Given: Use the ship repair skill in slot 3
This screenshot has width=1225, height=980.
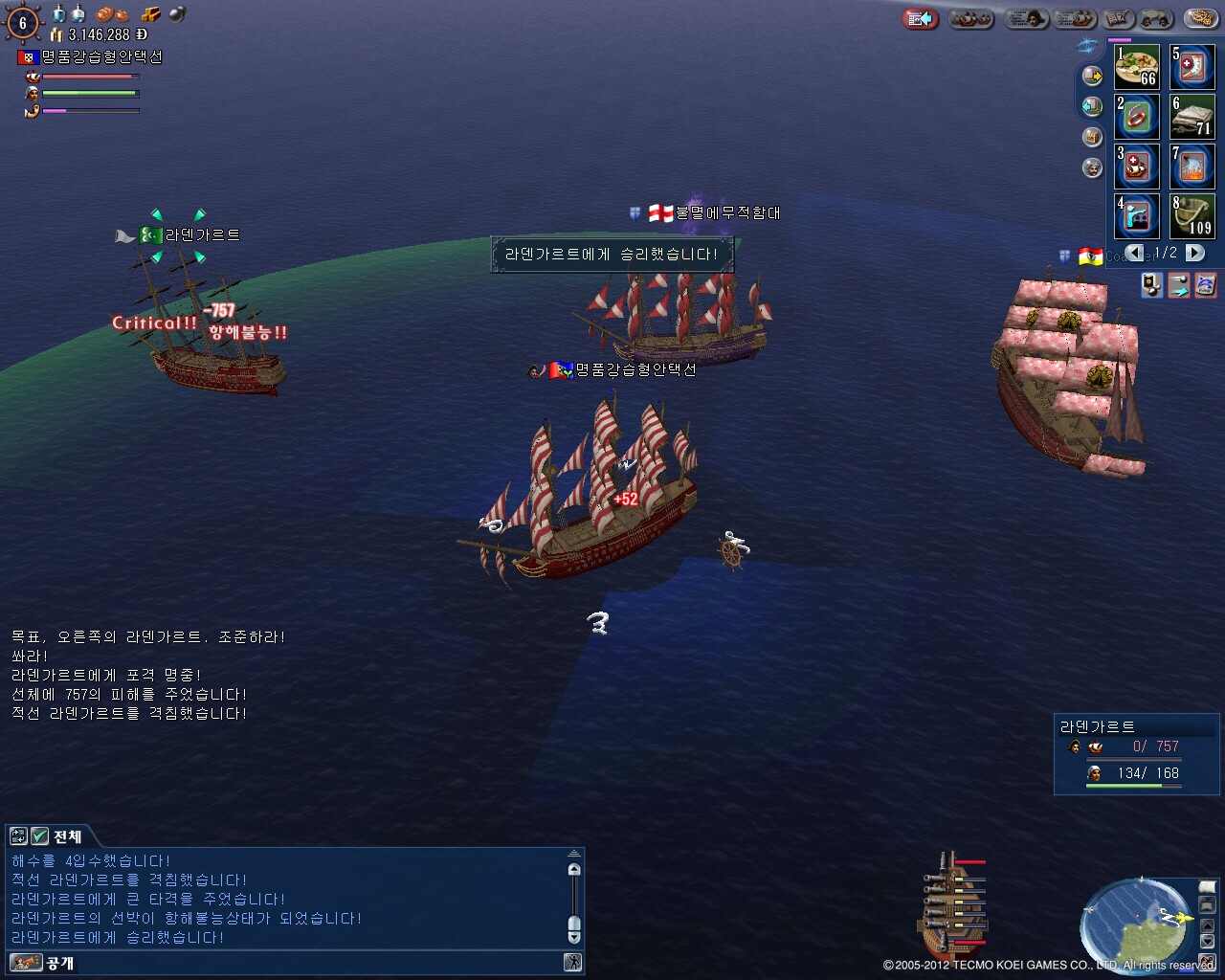Looking at the screenshot, I should [x=1137, y=166].
